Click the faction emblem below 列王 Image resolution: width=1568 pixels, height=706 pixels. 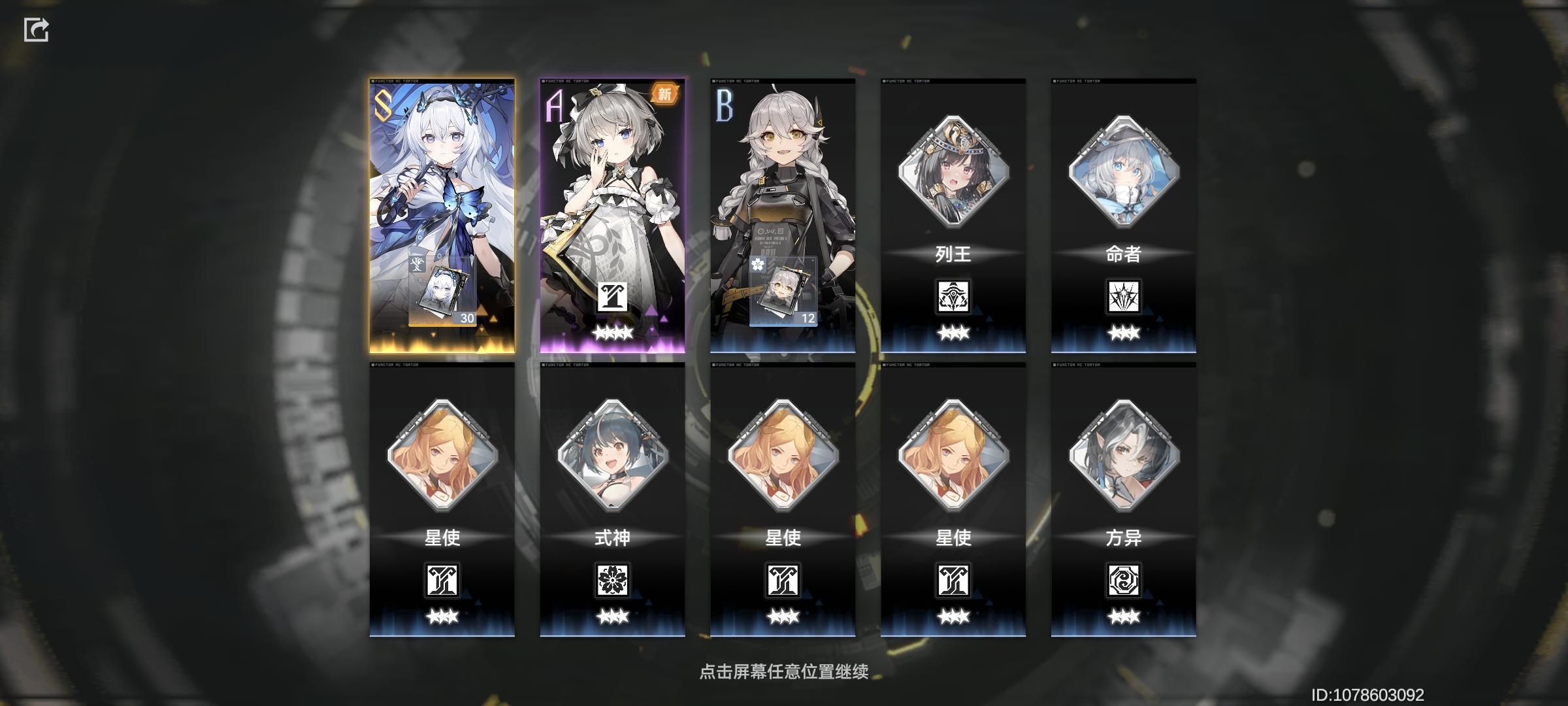click(953, 297)
